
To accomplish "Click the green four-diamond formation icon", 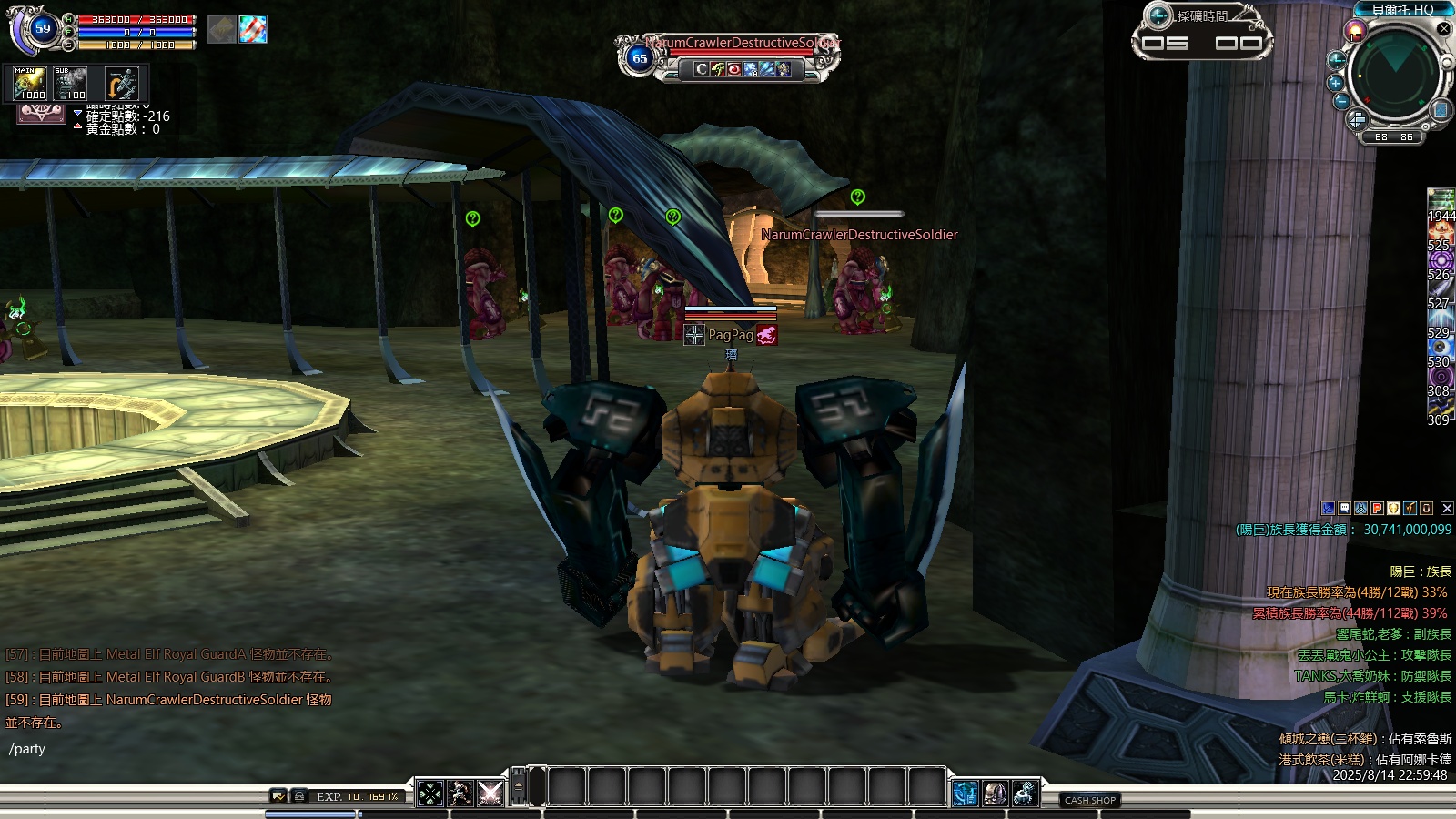I will coord(430,794).
